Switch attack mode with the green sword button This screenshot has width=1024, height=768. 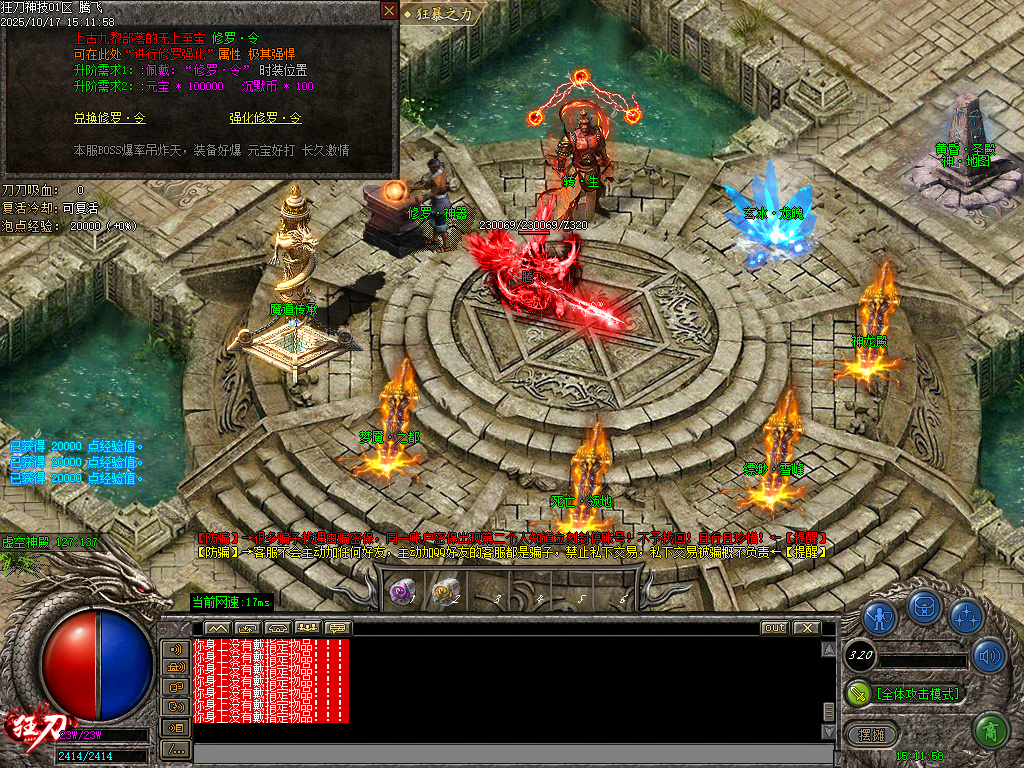tap(858, 692)
